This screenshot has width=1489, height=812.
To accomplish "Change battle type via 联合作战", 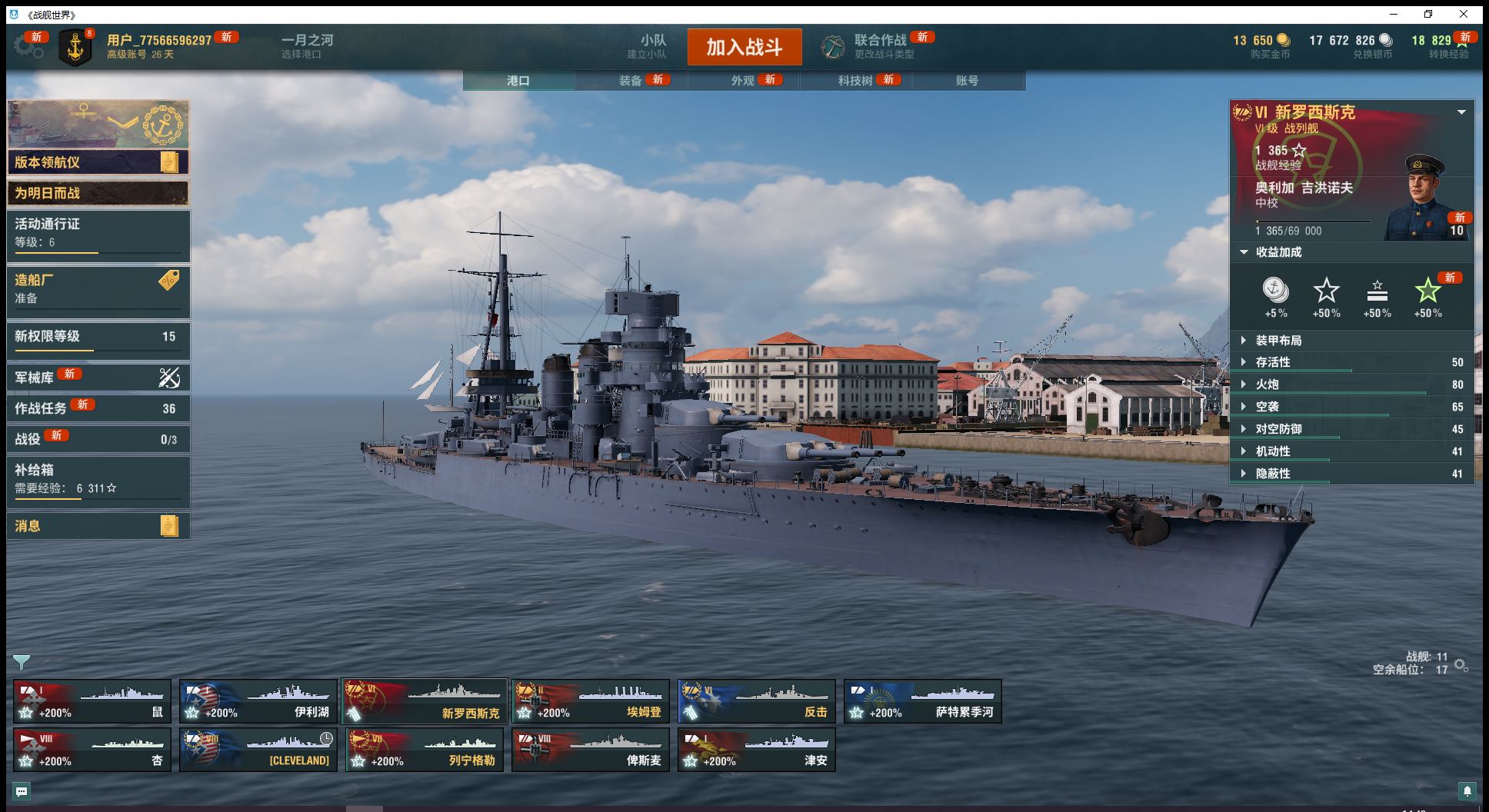I will (x=880, y=46).
